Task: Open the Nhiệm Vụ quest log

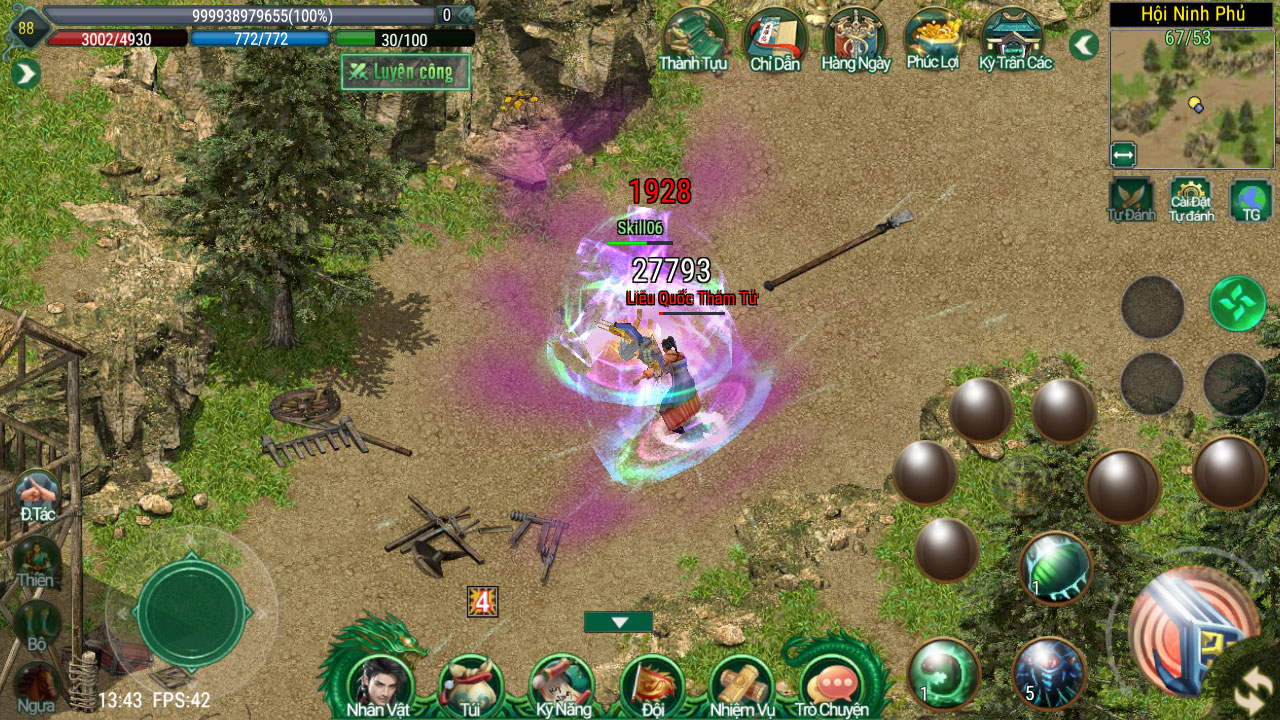Action: pyautogui.click(x=742, y=685)
